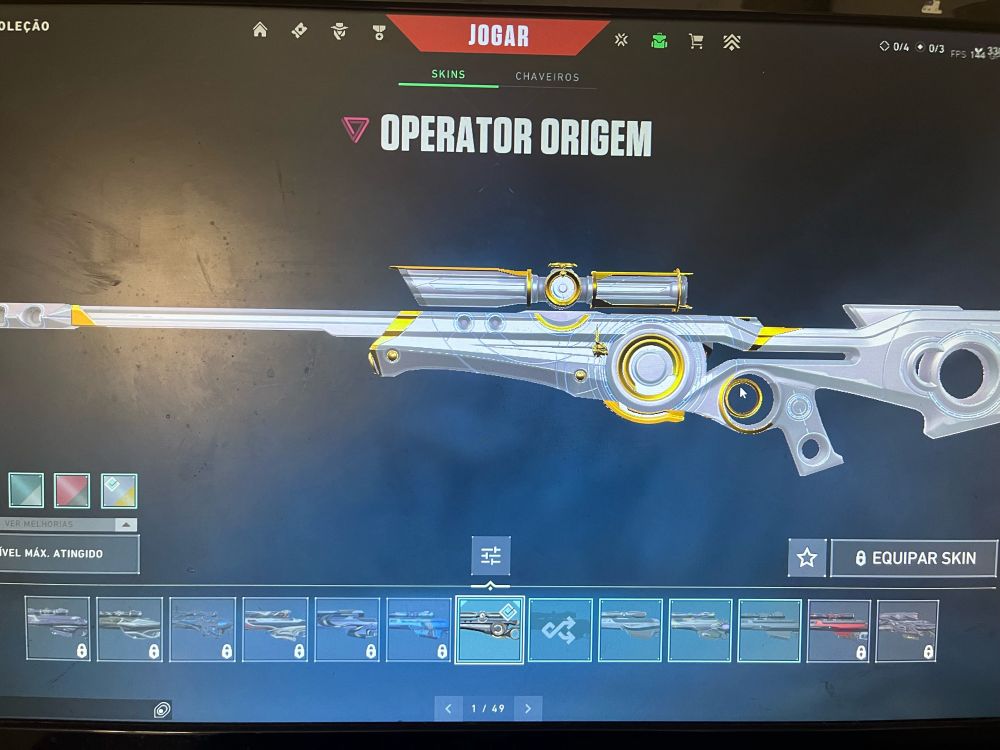
Task: Equip the skin with Equipar Skin
Action: click(x=914, y=558)
